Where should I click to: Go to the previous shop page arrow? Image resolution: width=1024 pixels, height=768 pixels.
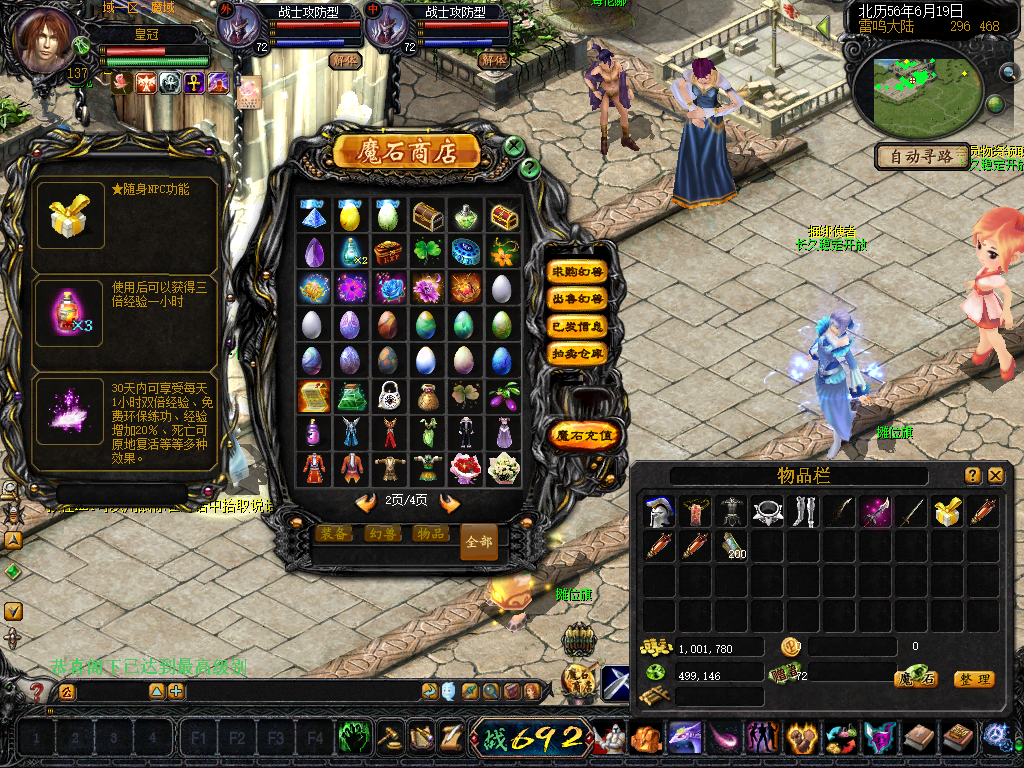366,502
